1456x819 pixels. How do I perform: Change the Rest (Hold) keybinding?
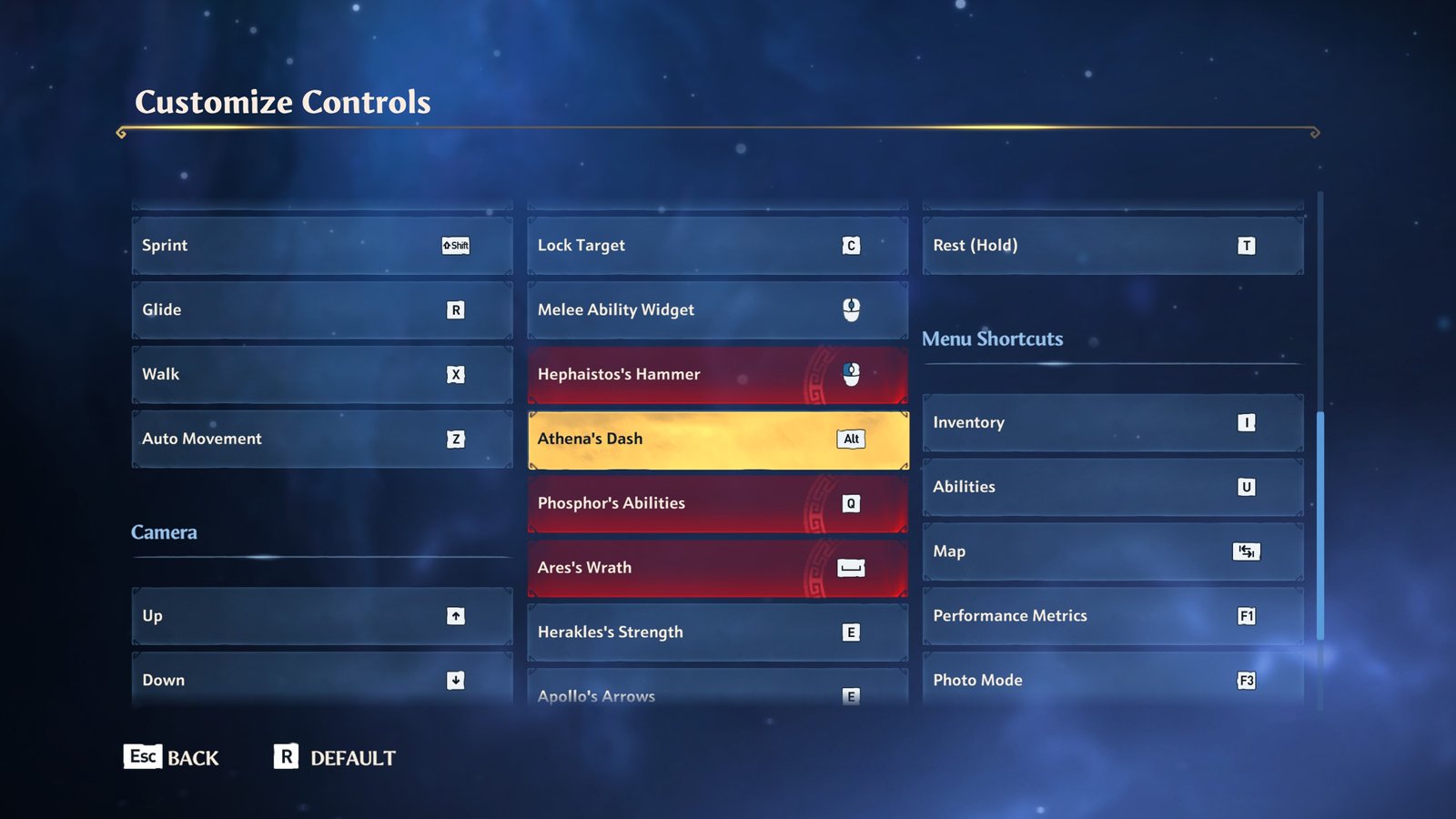1112,246
